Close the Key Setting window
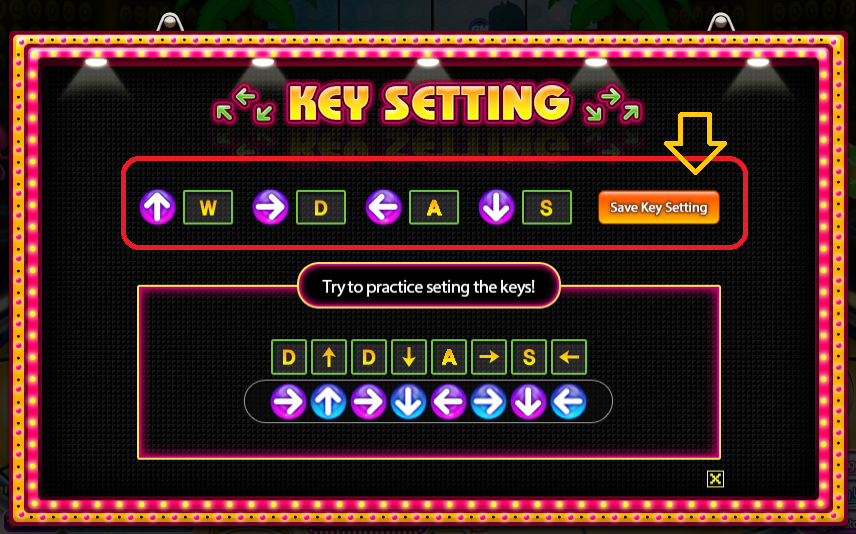This screenshot has width=856, height=534. 715,479
